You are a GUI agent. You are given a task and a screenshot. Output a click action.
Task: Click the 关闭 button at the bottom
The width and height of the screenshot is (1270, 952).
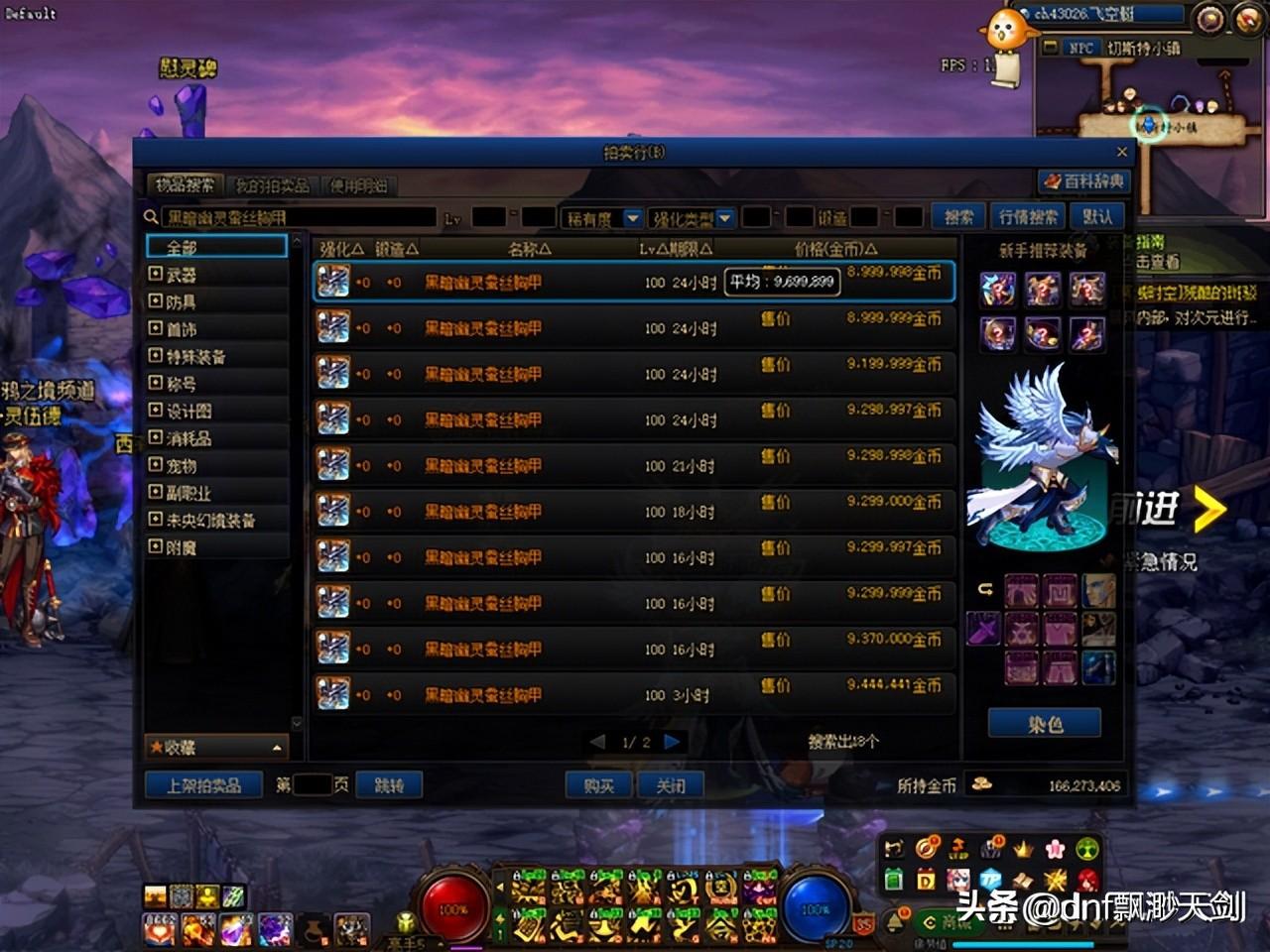click(671, 785)
